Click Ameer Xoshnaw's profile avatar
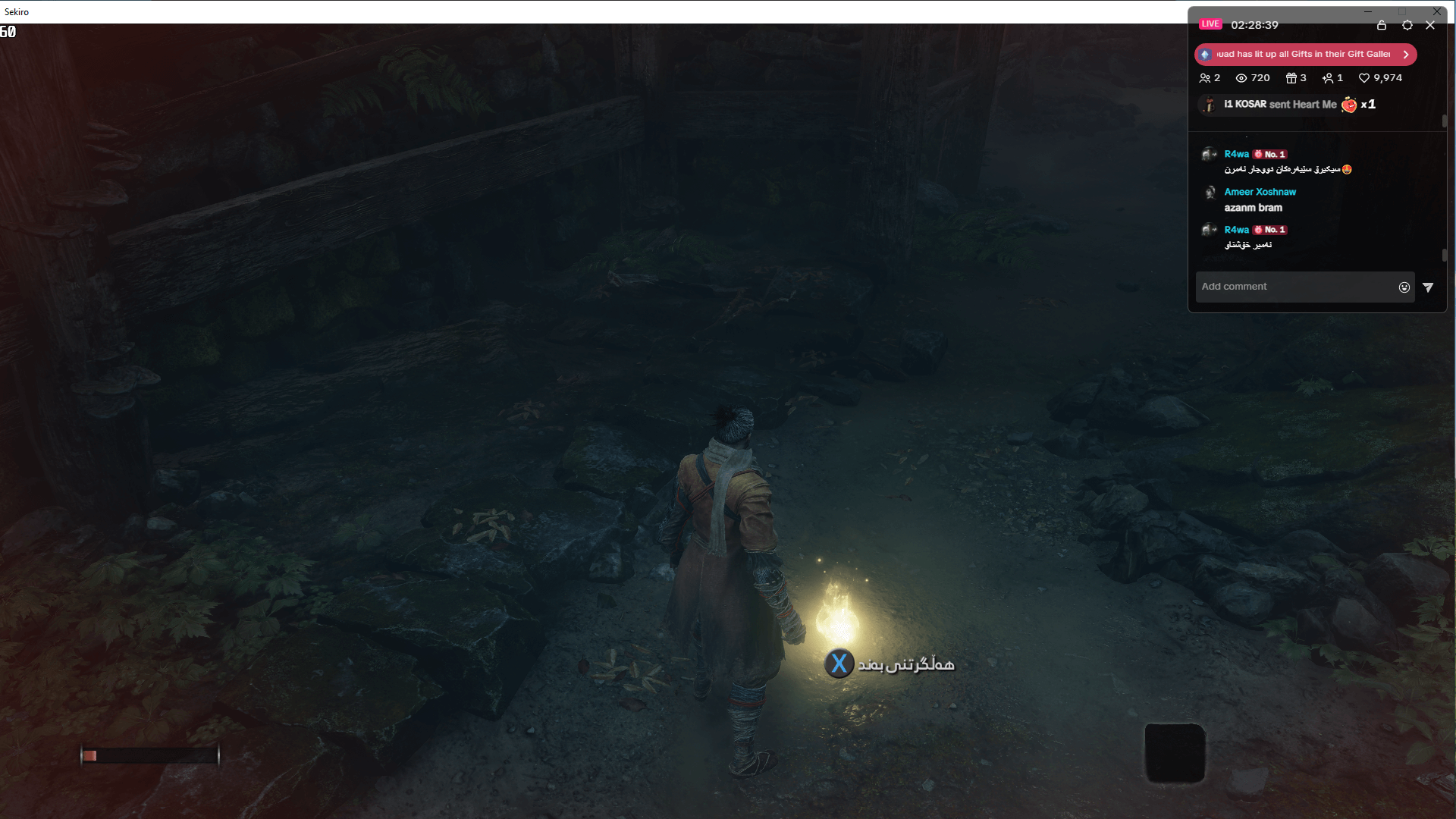Viewport: 1456px width, 819px height. (x=1209, y=193)
